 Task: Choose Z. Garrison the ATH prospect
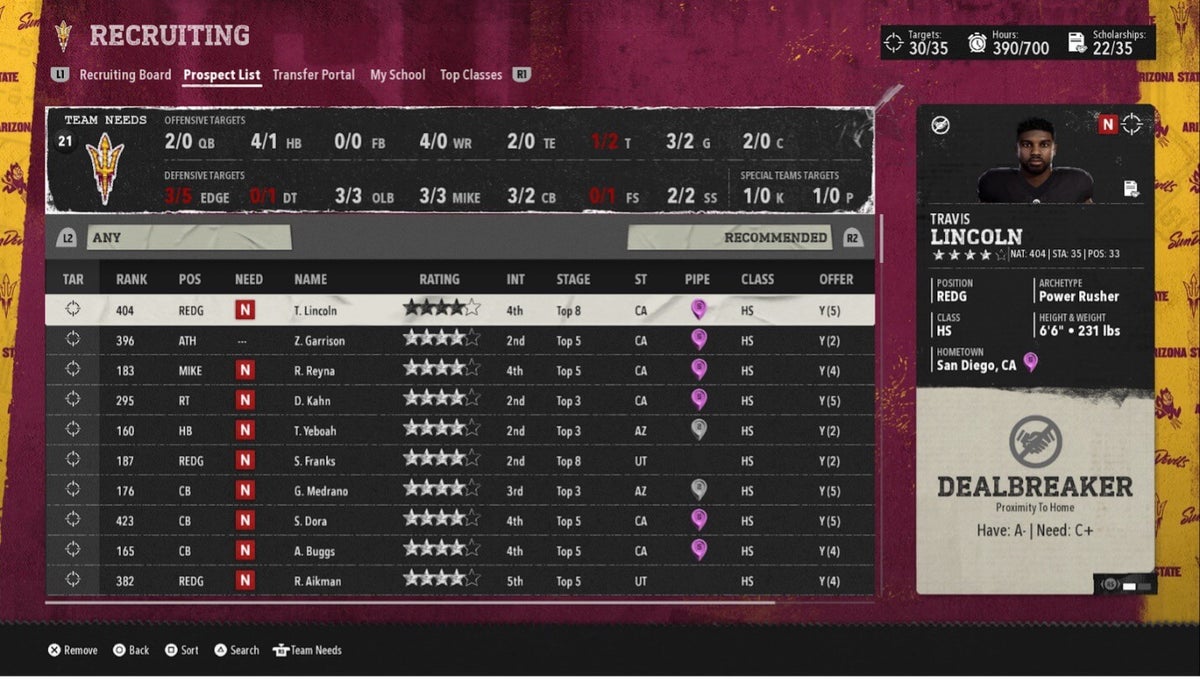320,341
